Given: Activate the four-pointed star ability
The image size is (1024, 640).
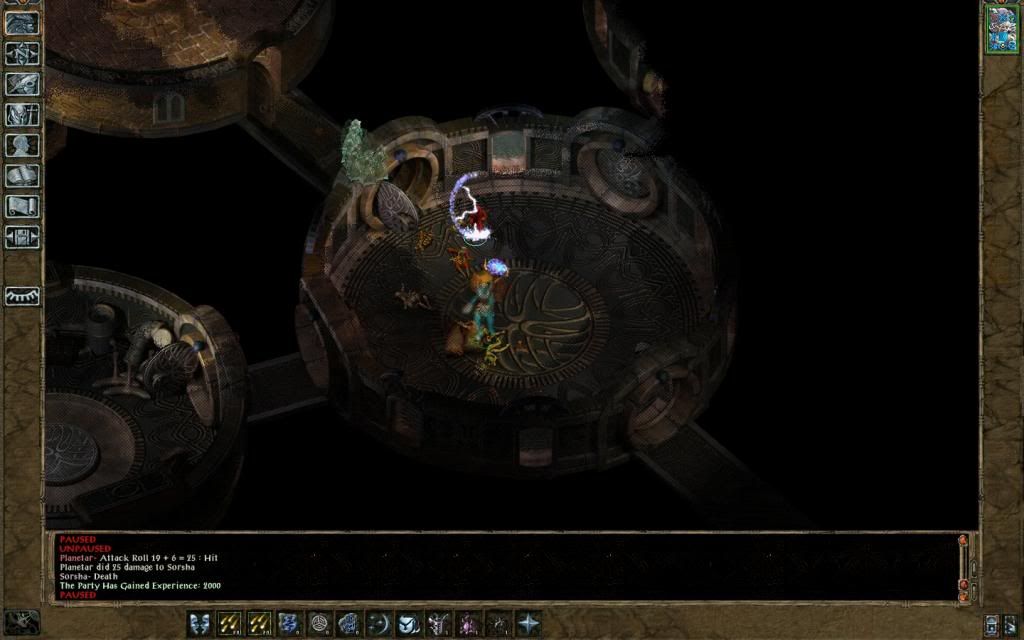Looking at the screenshot, I should (x=528, y=623).
